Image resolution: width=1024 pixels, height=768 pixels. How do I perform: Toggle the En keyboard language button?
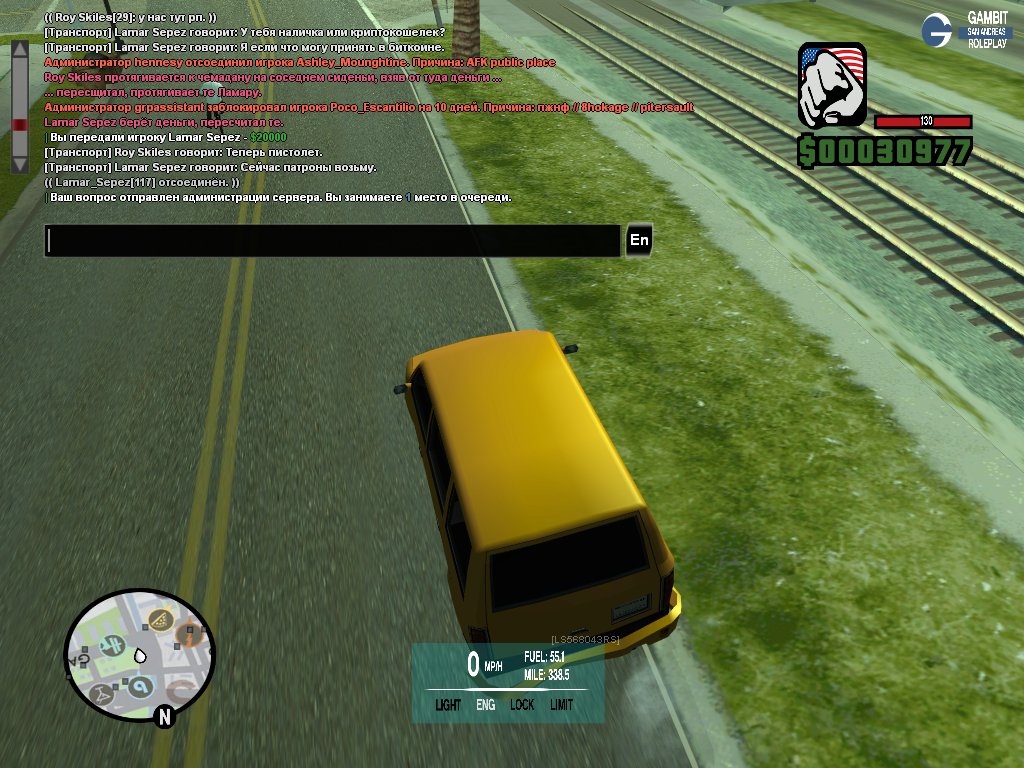tap(639, 241)
